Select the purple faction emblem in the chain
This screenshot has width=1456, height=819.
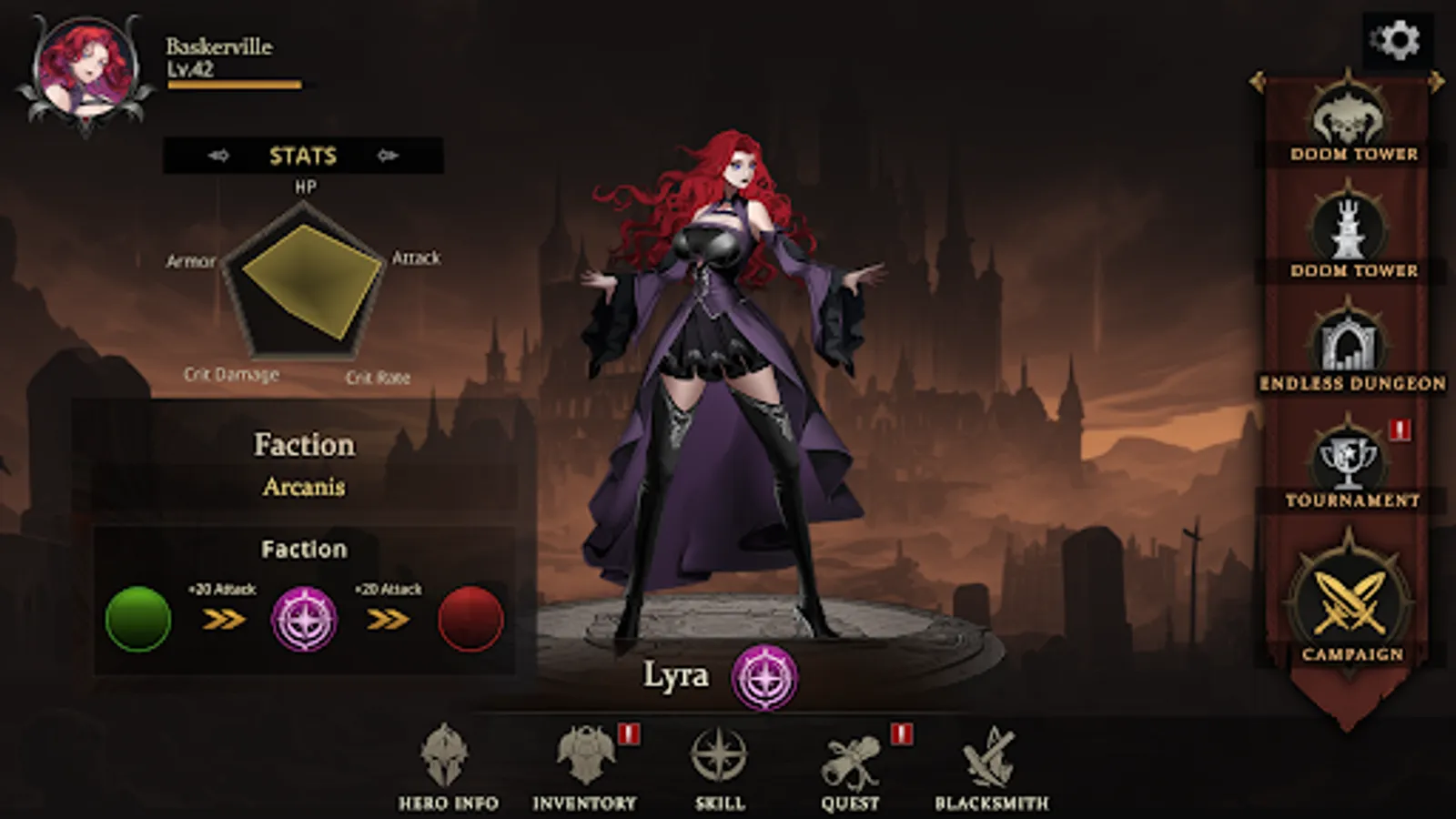pos(307,618)
